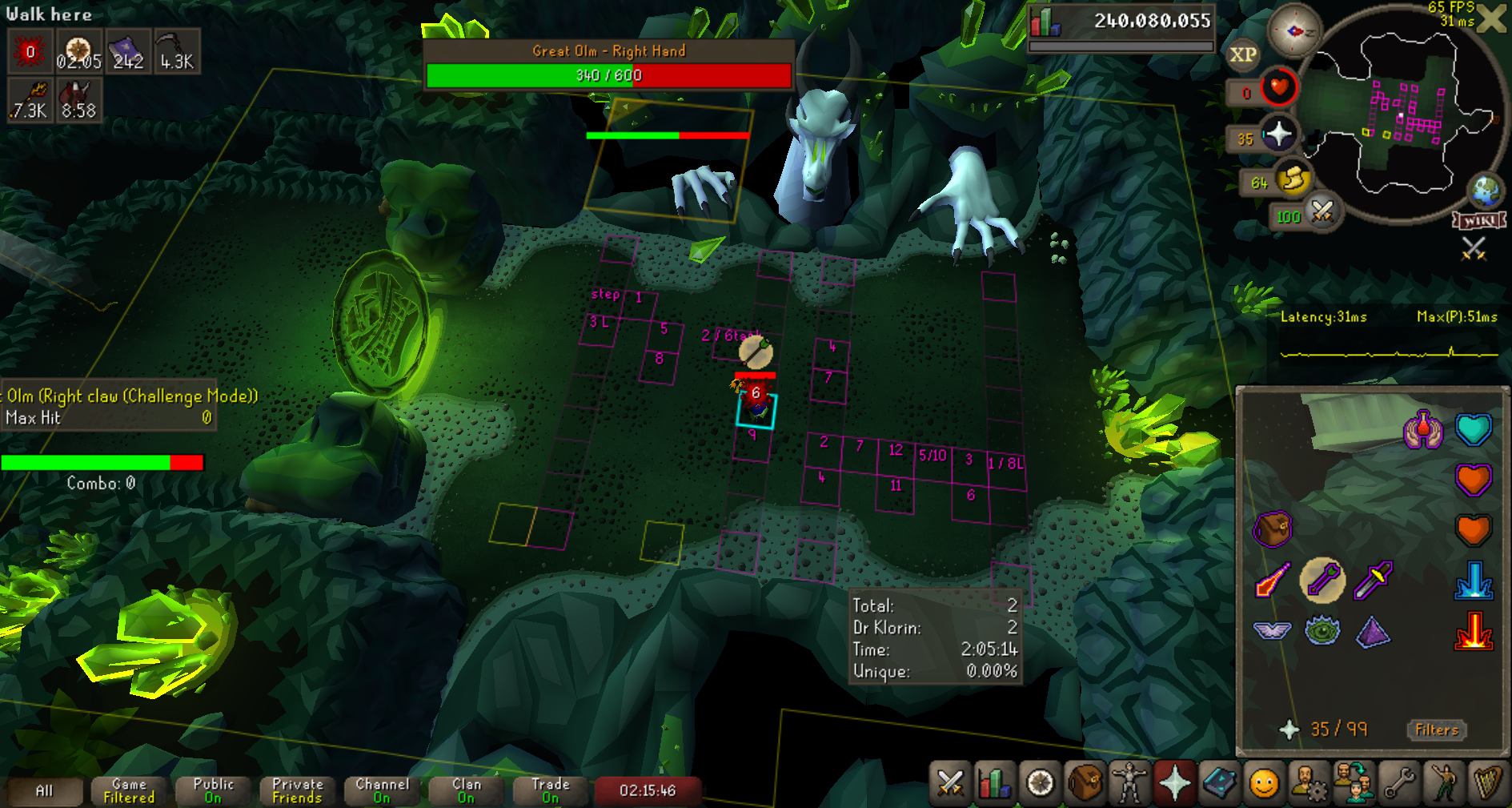Image resolution: width=1512 pixels, height=808 pixels.
Task: Open the Spellbook tab
Action: pos(1219,782)
